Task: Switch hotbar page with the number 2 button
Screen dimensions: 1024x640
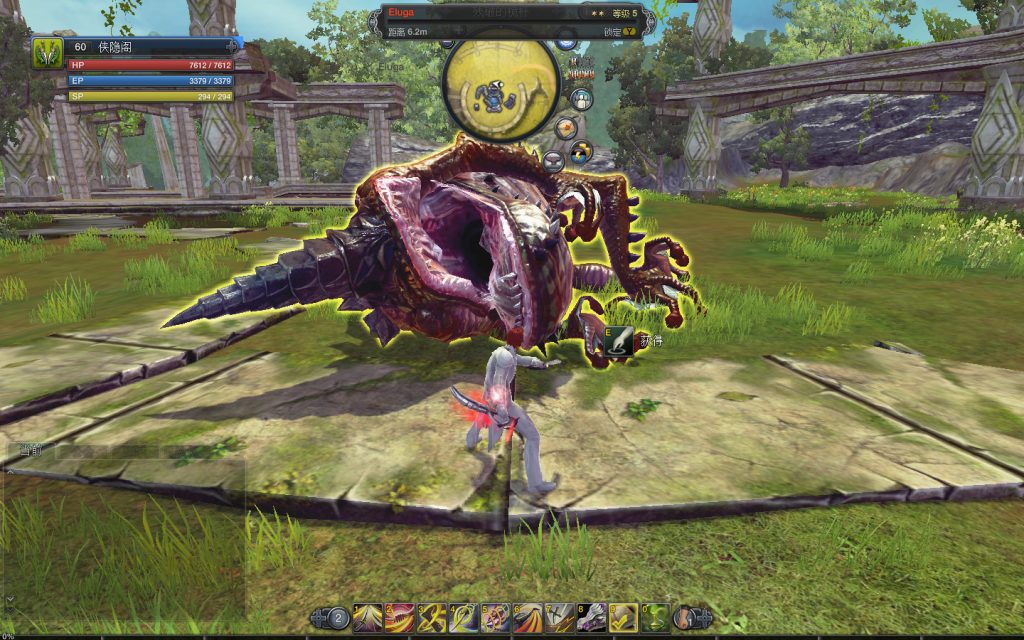Action: [x=339, y=619]
